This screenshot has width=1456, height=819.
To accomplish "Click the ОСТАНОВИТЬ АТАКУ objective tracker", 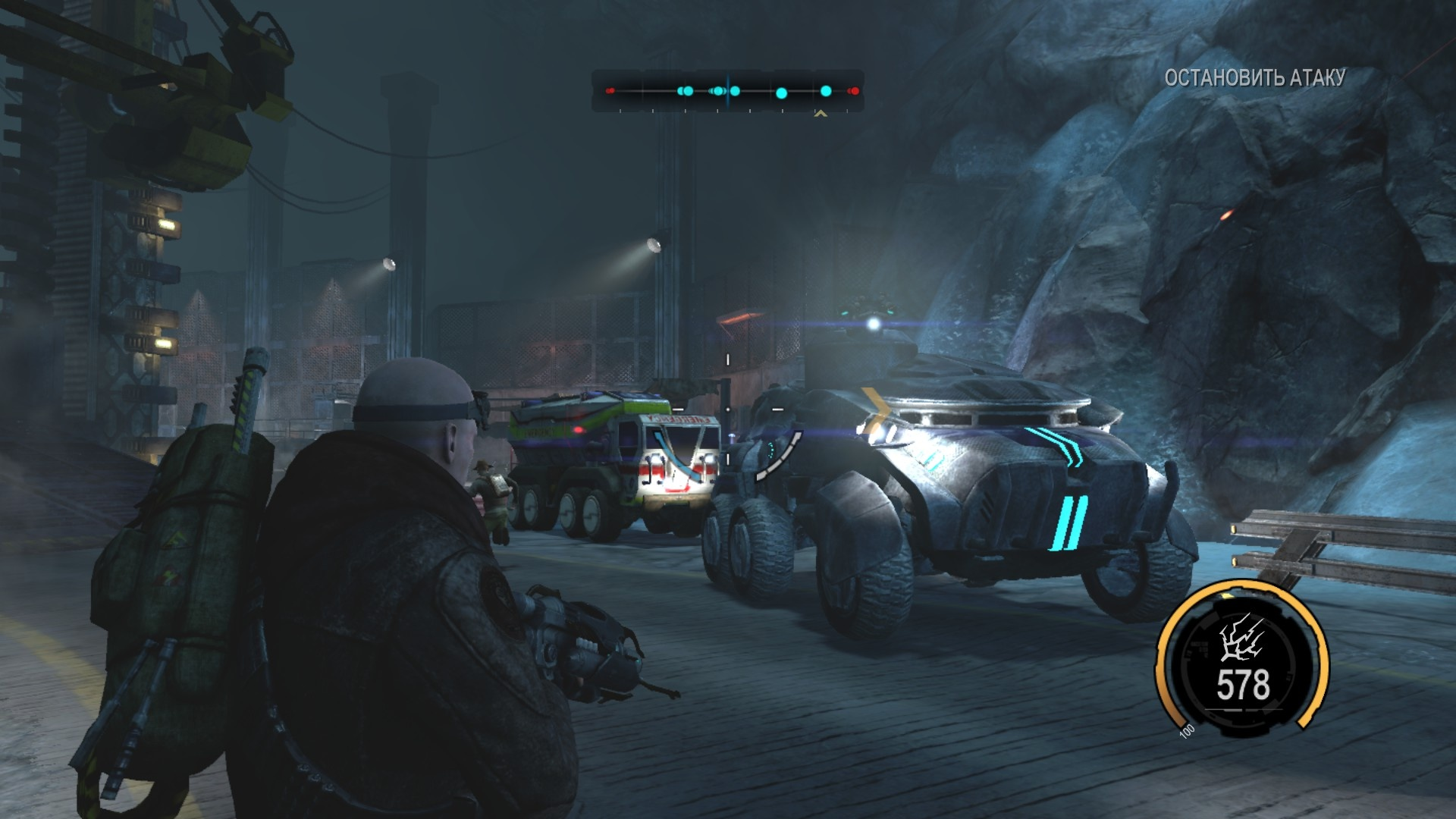I will (1254, 77).
